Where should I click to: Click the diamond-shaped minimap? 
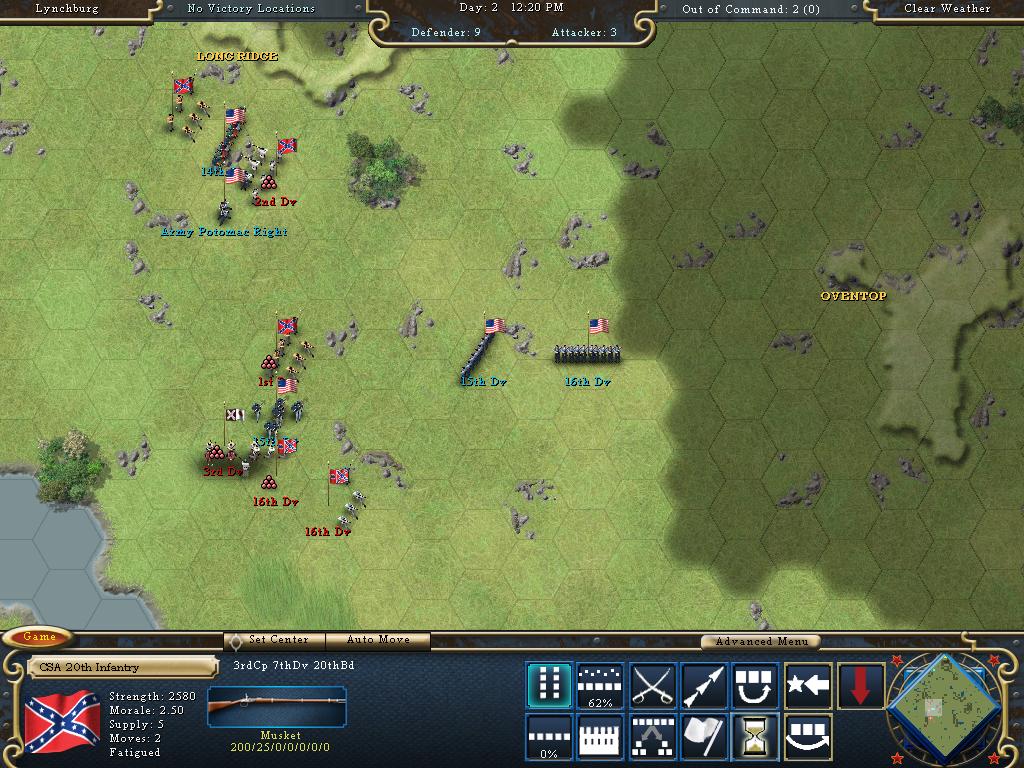click(940, 706)
